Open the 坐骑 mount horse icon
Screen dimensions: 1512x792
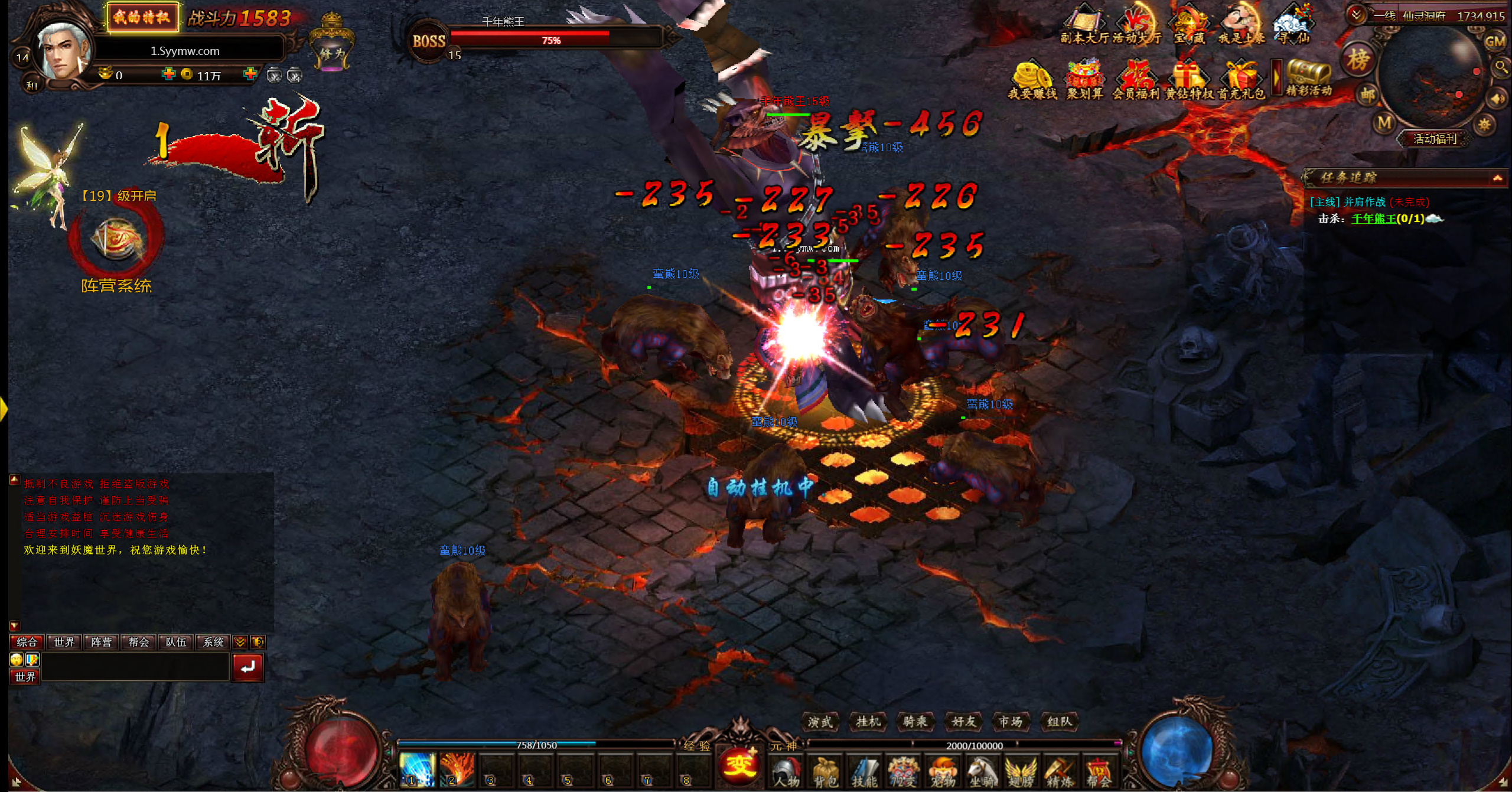tap(982, 771)
